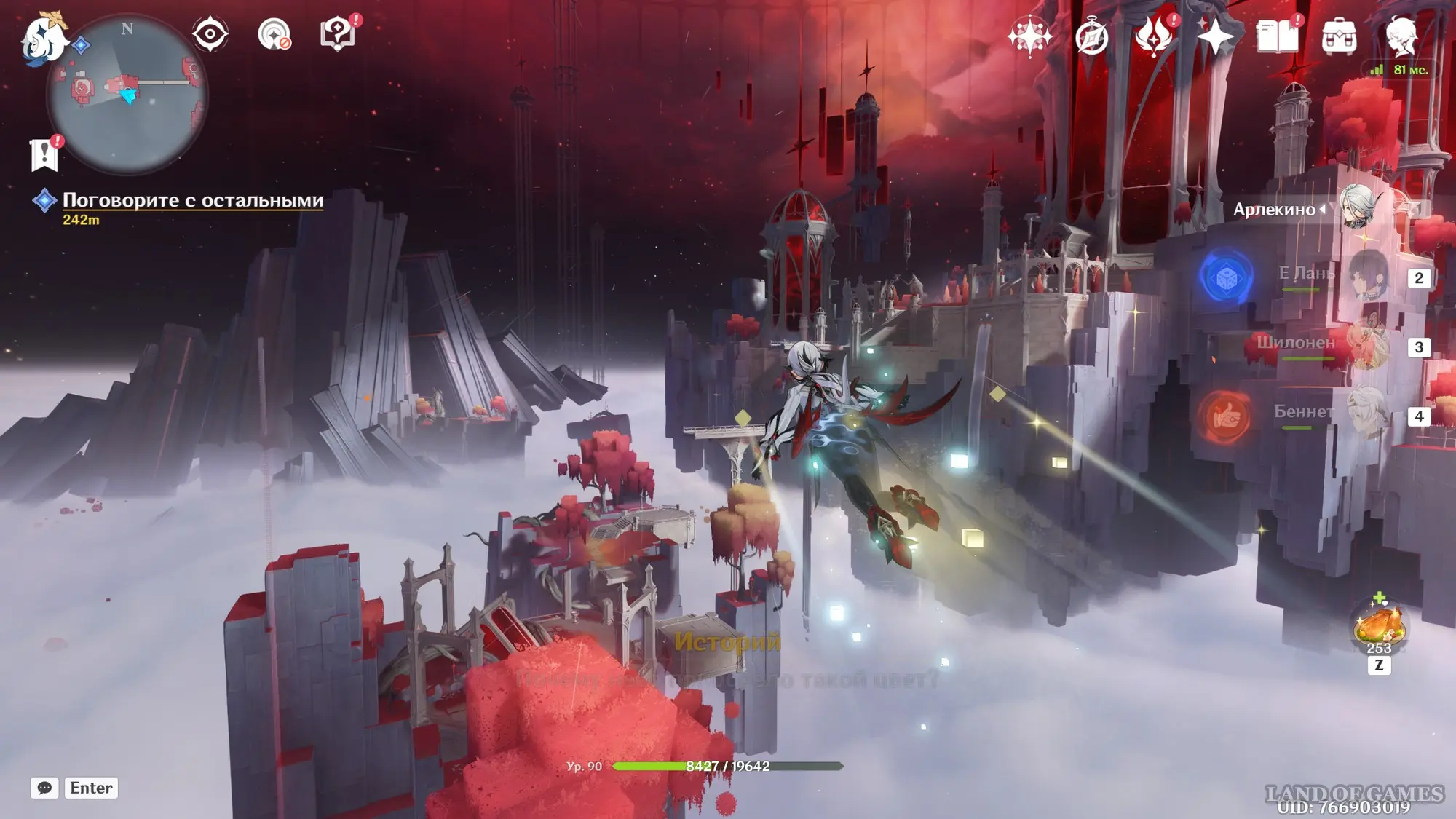Open the quest navigation compass icon
Viewport: 1456px width, 819px height.
[274, 34]
